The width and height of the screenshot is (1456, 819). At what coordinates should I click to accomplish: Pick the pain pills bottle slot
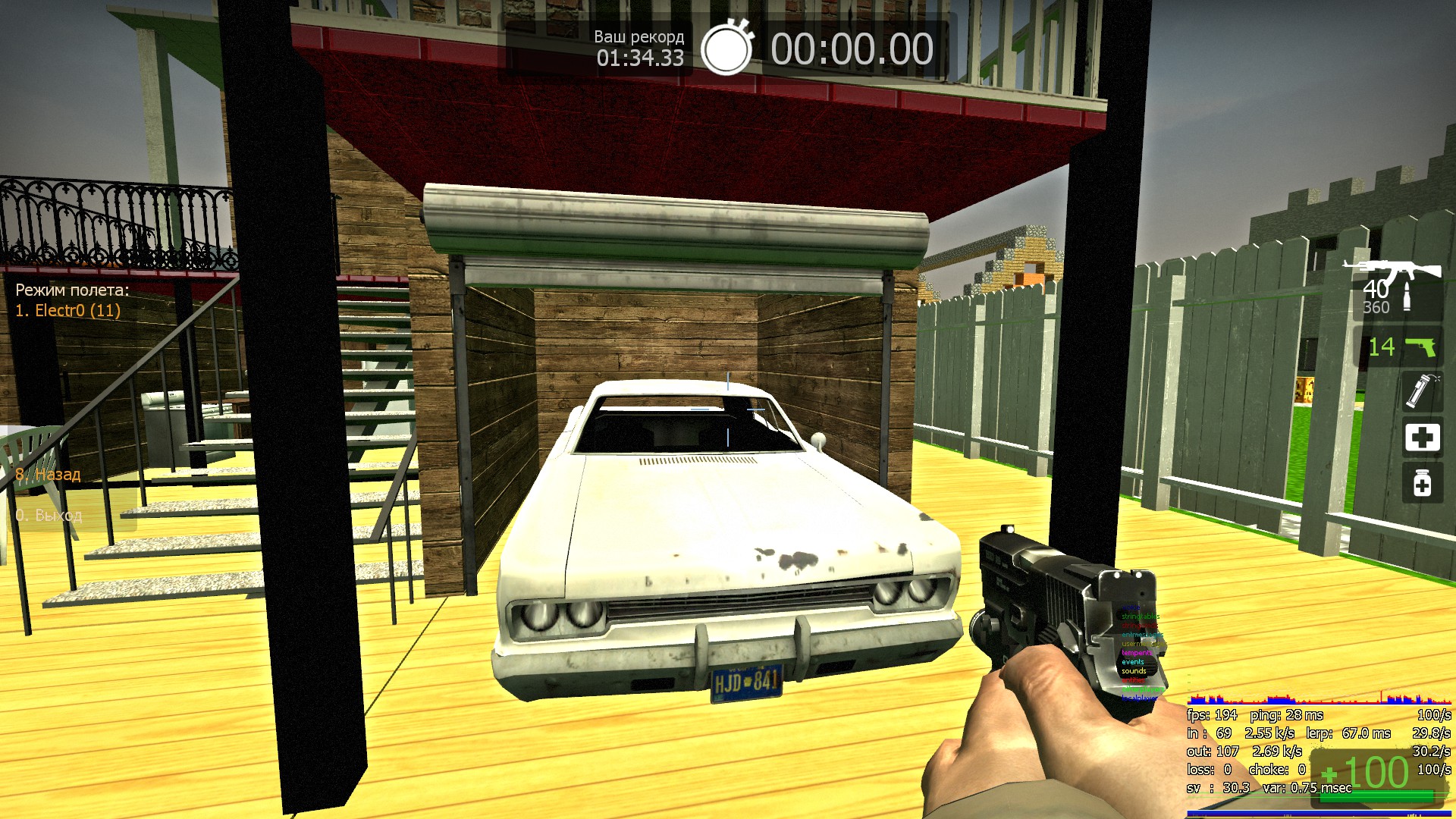pyautogui.click(x=1421, y=483)
